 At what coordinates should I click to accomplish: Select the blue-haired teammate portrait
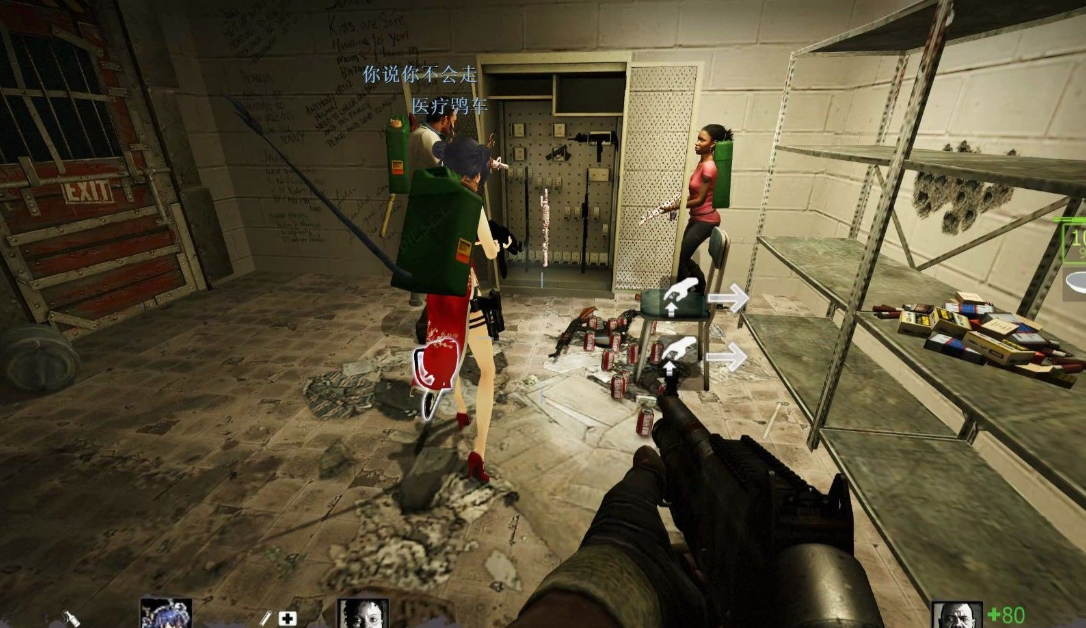165,614
